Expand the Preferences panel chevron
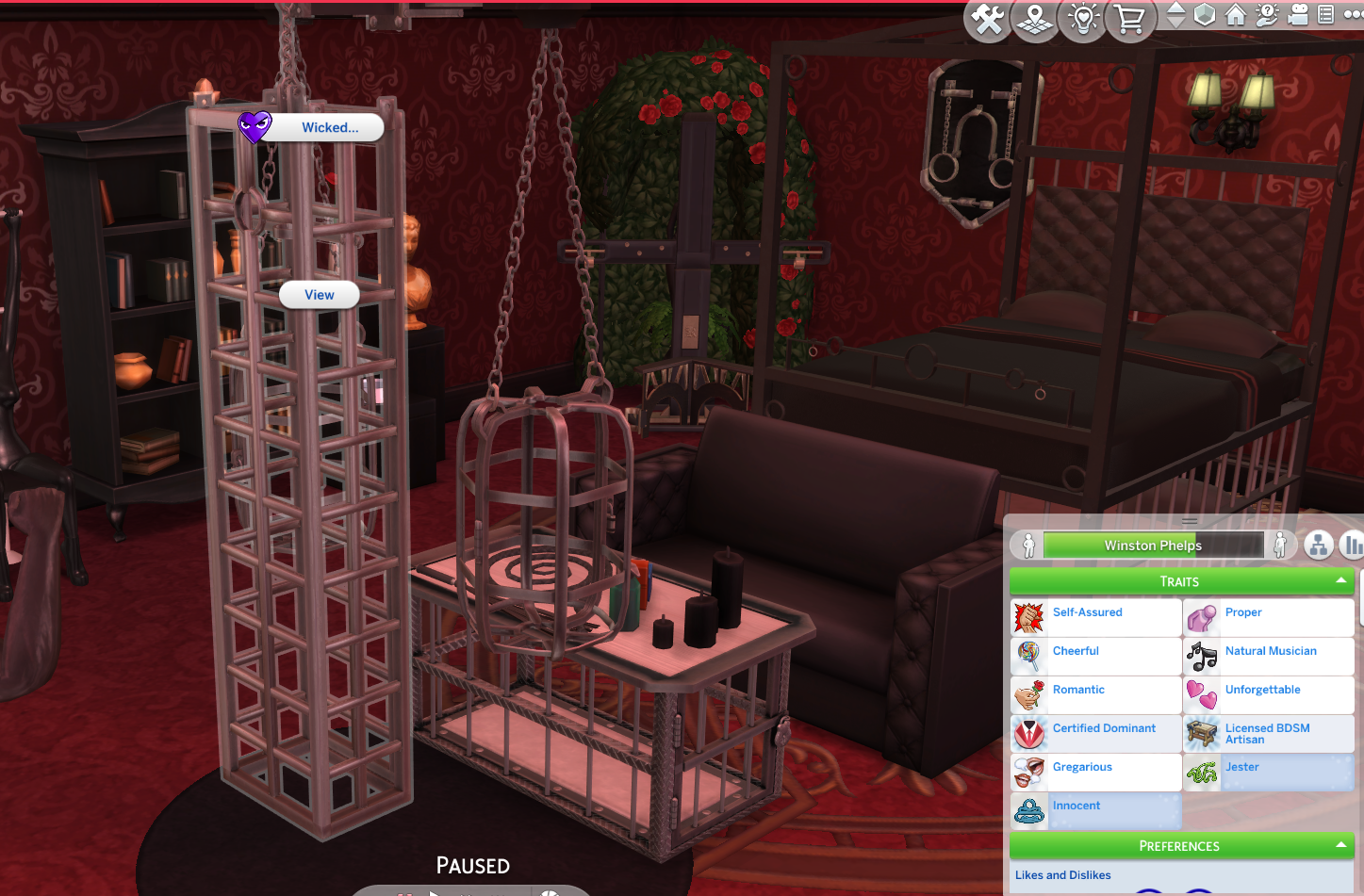This screenshot has height=896, width=1364. 1342,845
